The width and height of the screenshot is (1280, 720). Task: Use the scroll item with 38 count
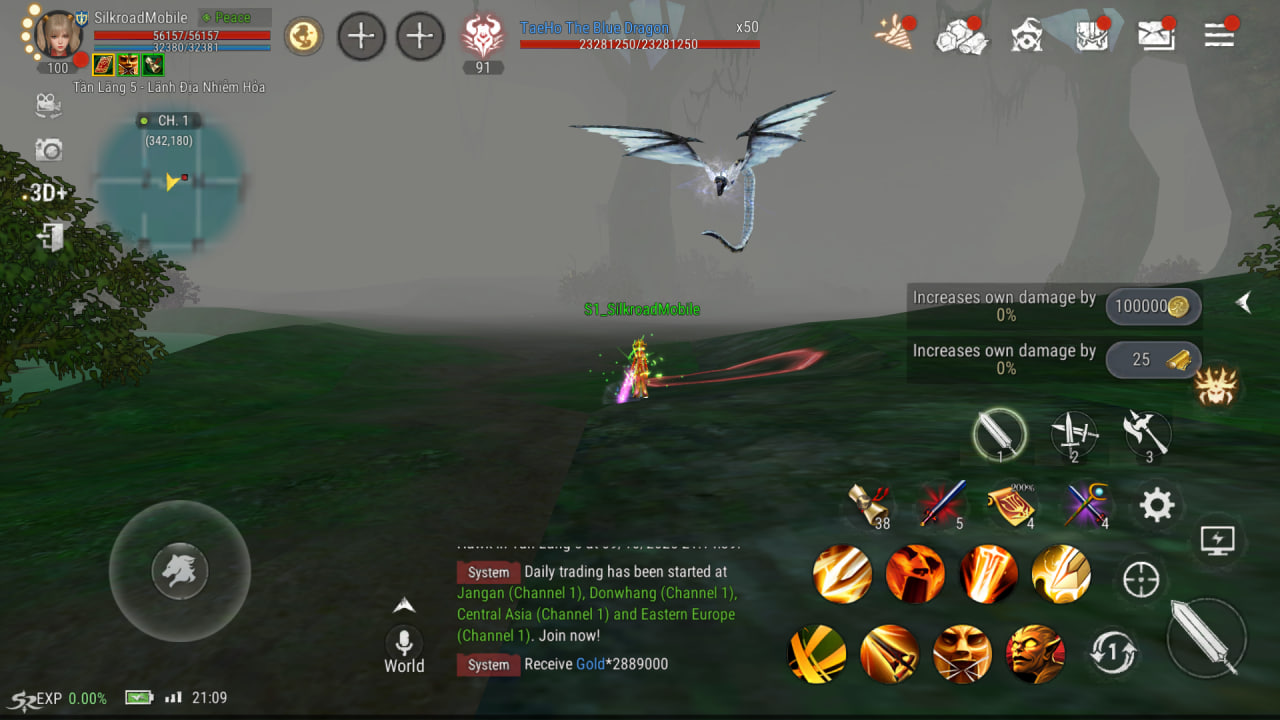pos(867,505)
